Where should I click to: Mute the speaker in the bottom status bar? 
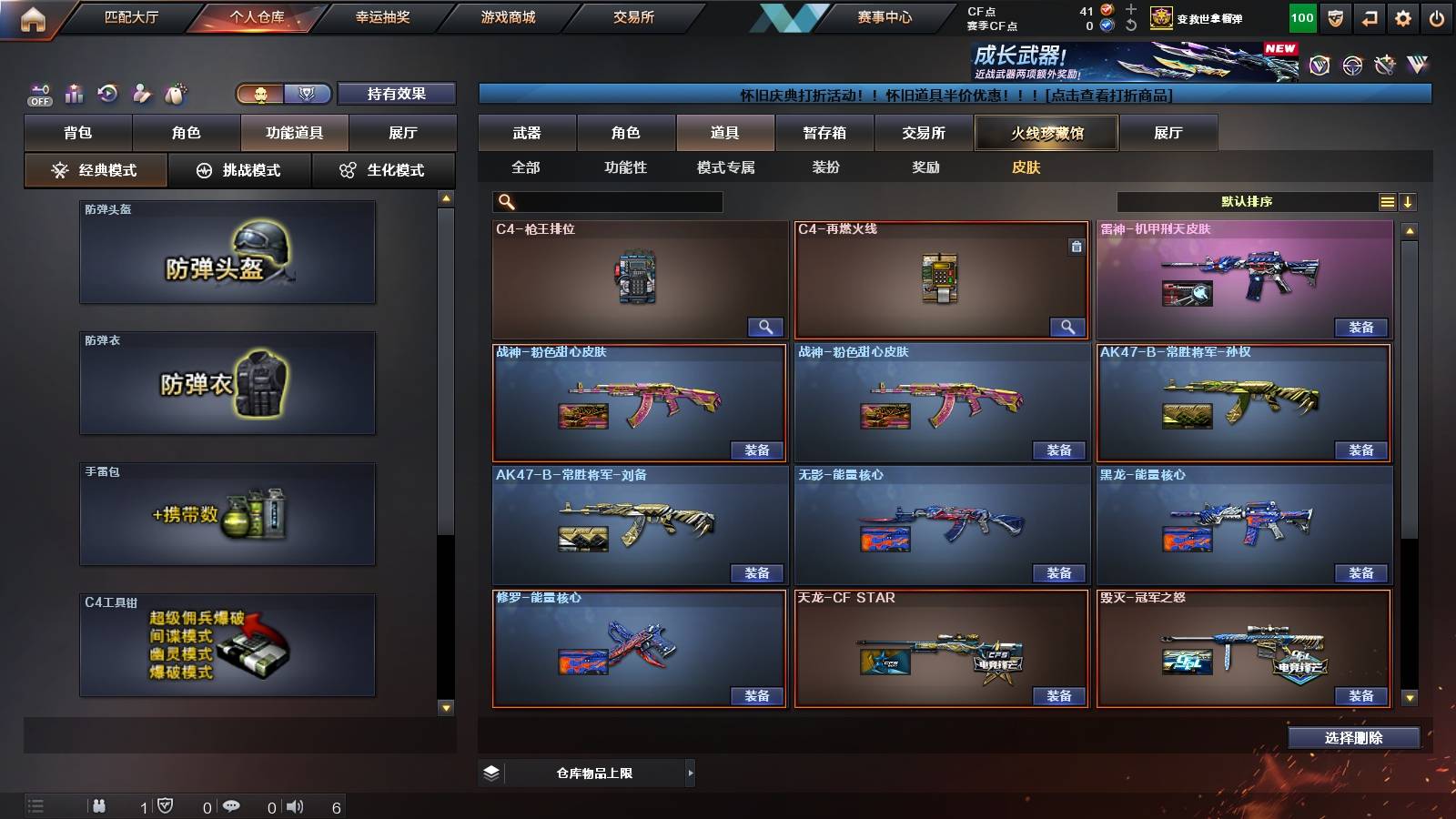click(x=297, y=804)
